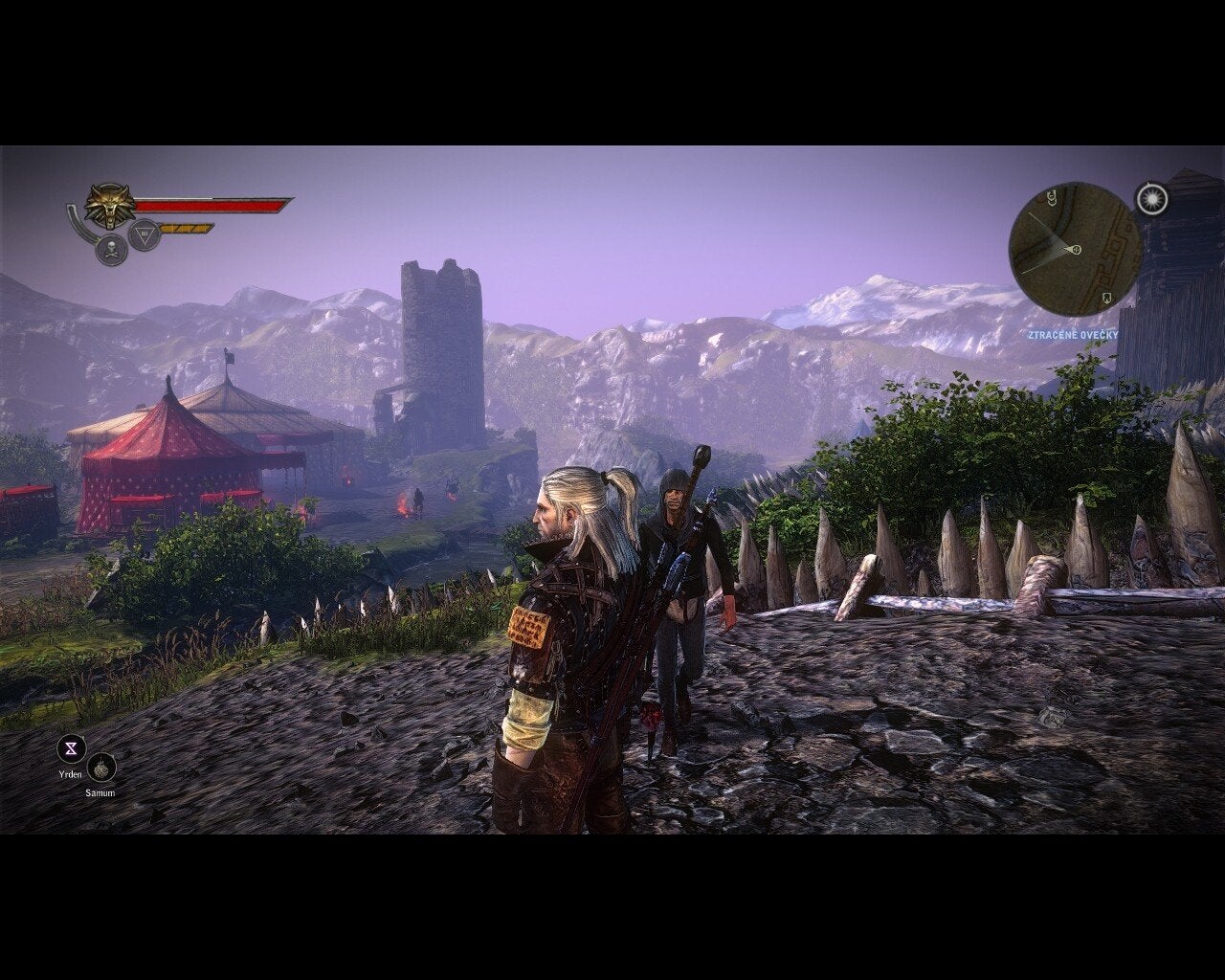Screen dimensions: 1225x980
Task: Click the sun time-of-day indicator
Action: pyautogui.click(x=1152, y=198)
